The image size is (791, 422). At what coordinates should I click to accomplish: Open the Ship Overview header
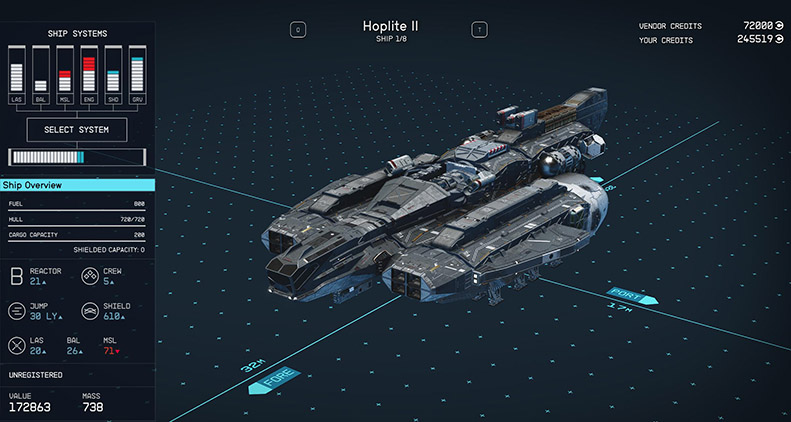77,185
